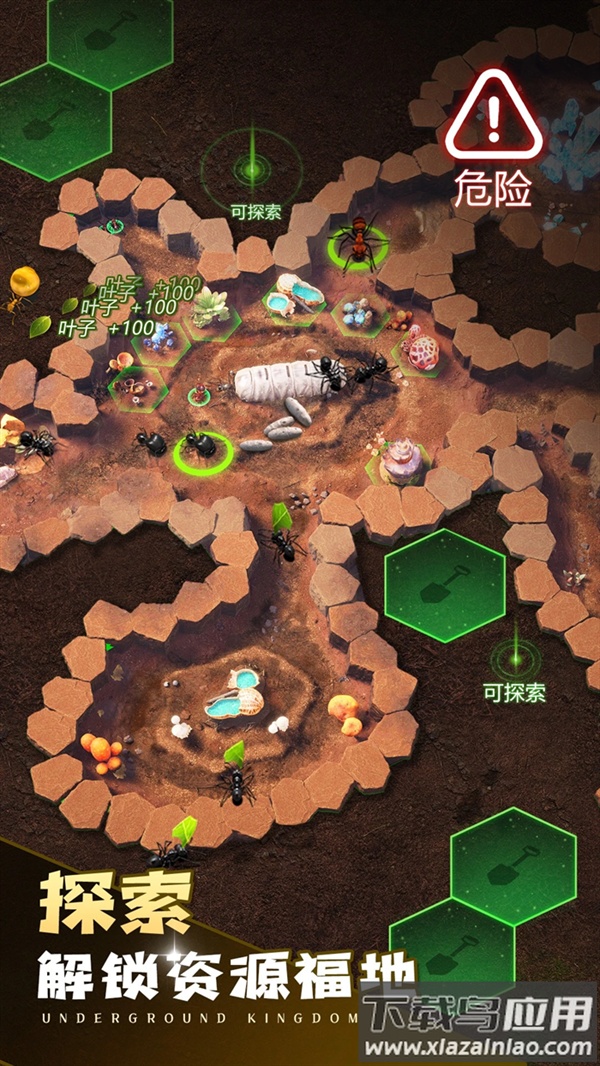Screen dimensions: 600x1066
Task: Tap the red 危险 danger warning icon
Action: pos(492,116)
